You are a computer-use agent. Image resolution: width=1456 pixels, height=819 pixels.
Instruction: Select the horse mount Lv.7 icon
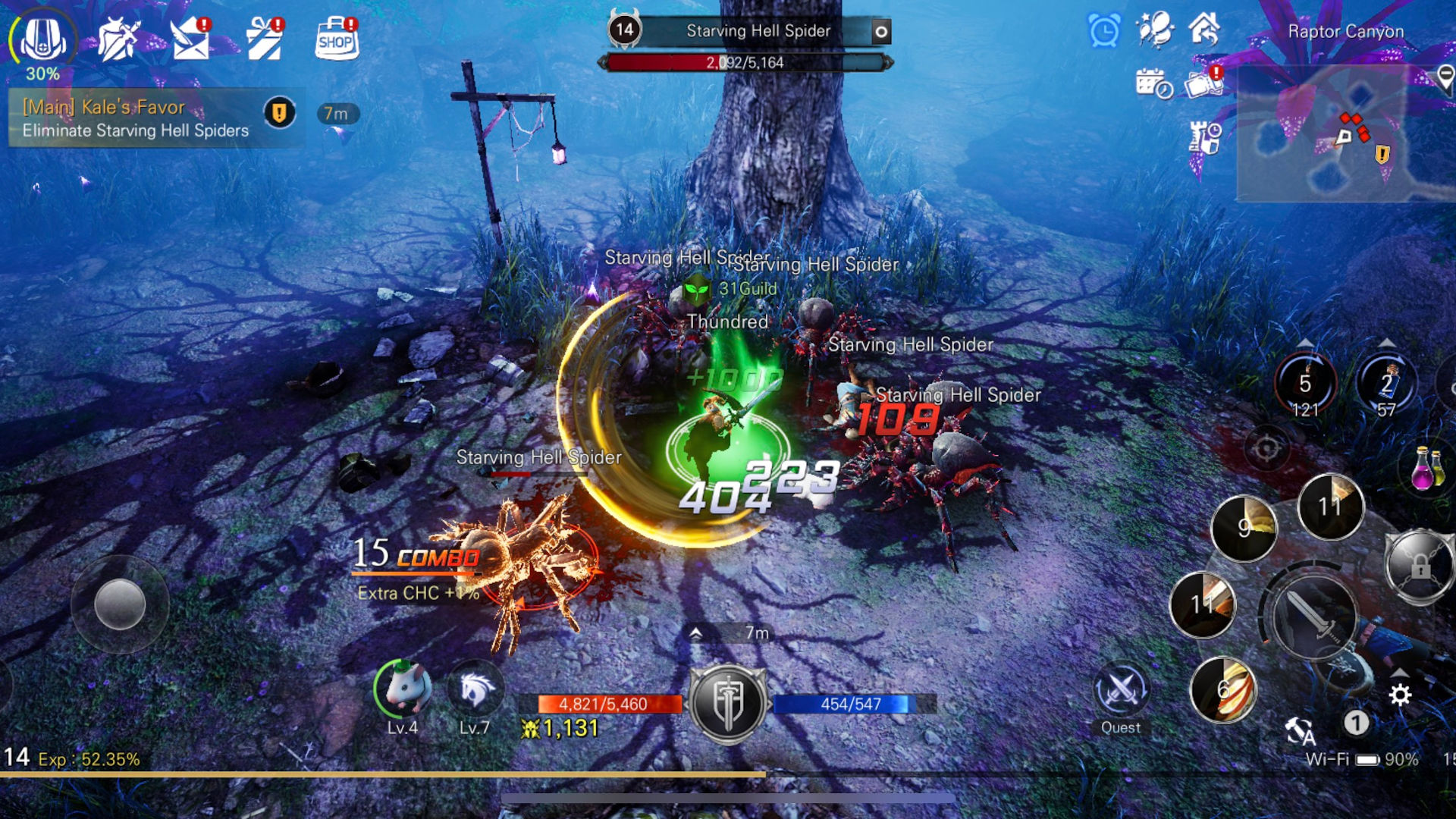475,689
